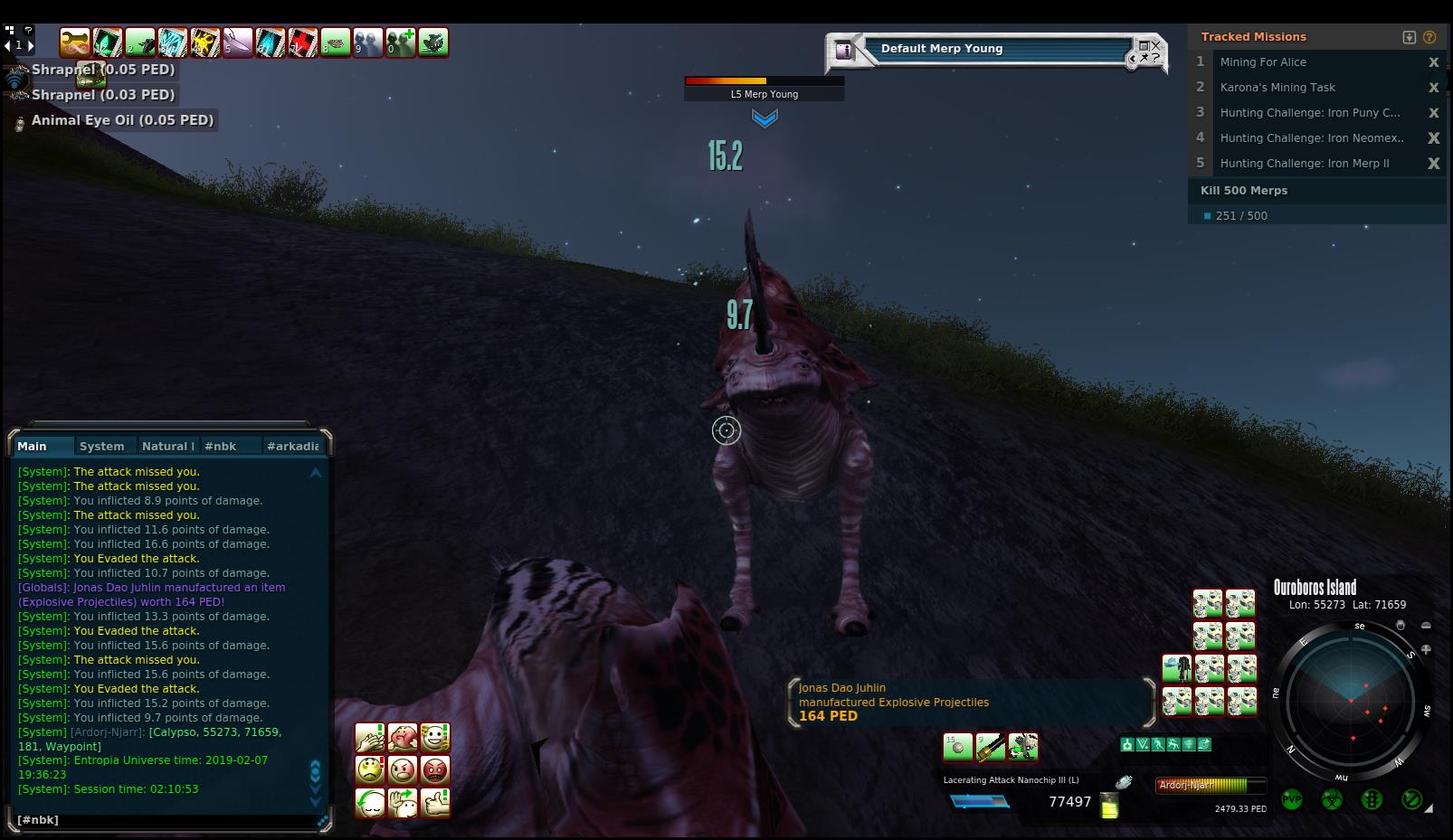This screenshot has width=1453, height=840.
Task: Trigger the angry red face emote
Action: [x=435, y=770]
